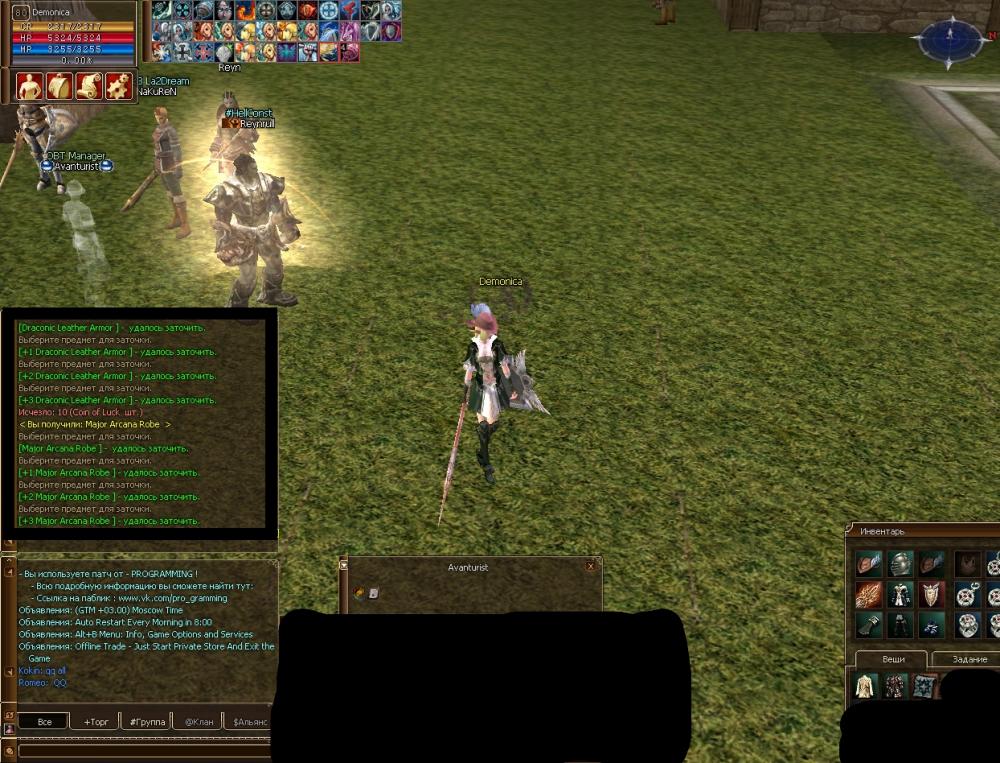Screen dimensions: 1000x763
Task: Click the chat text input field
Action: (140, 750)
